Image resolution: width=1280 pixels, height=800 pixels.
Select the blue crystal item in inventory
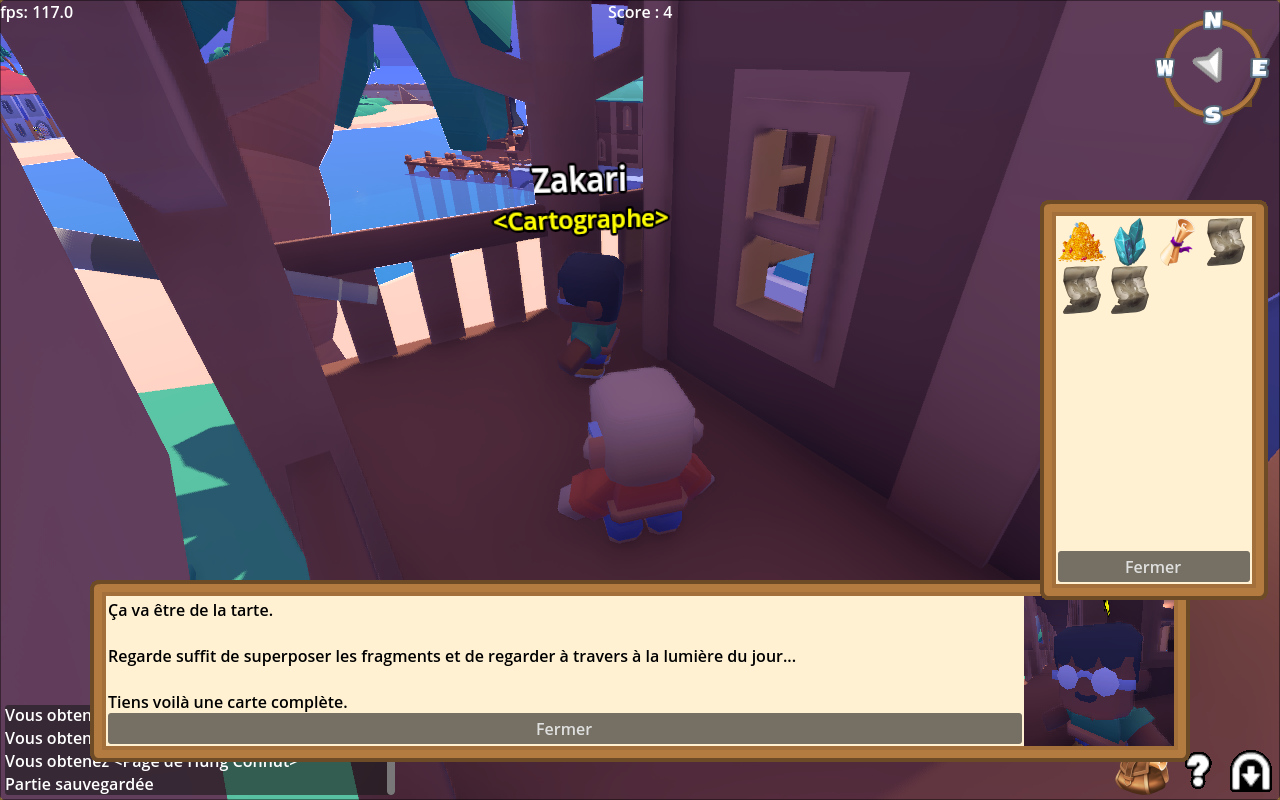1130,242
